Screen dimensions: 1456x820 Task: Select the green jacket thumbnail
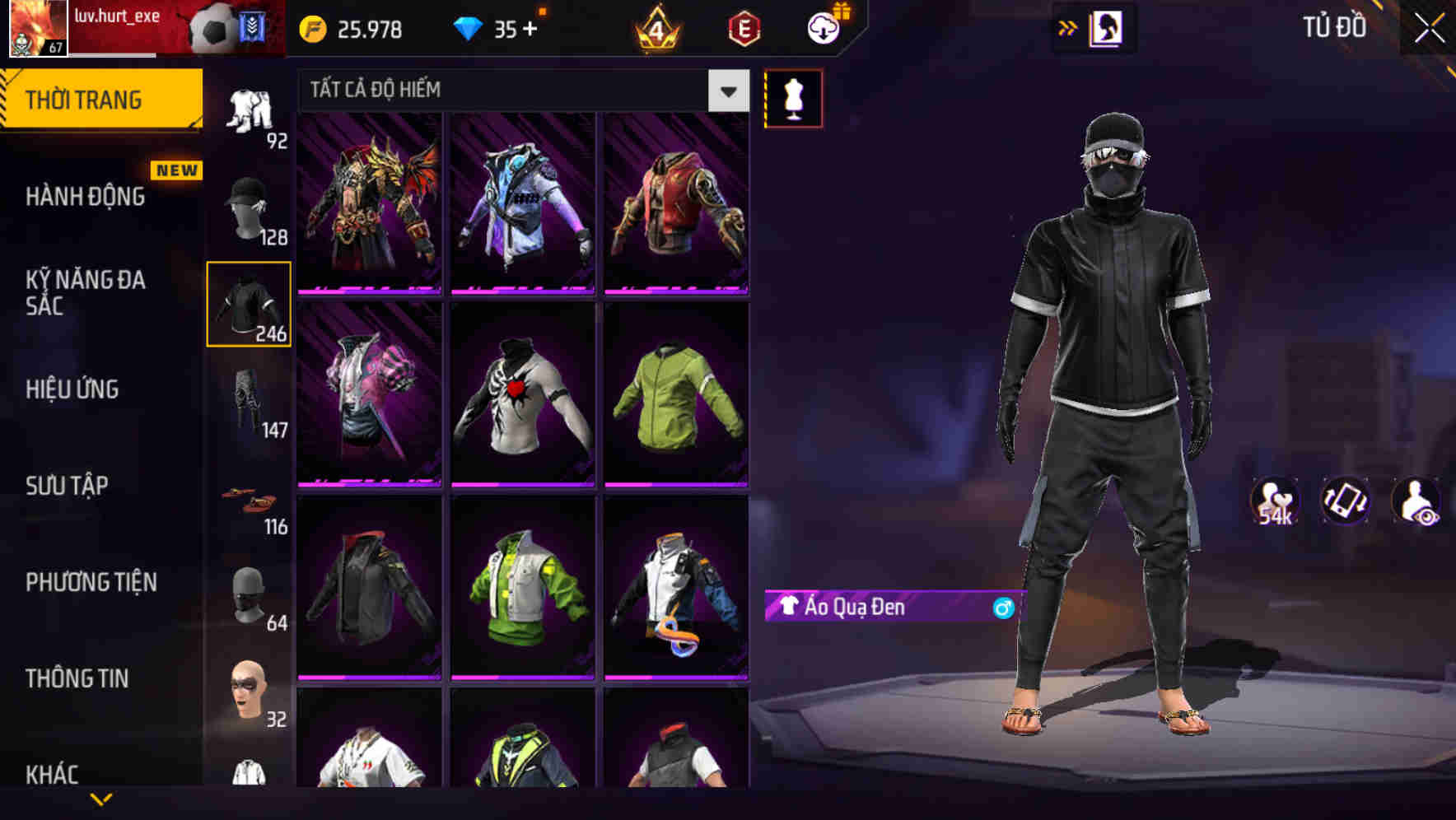[675, 397]
